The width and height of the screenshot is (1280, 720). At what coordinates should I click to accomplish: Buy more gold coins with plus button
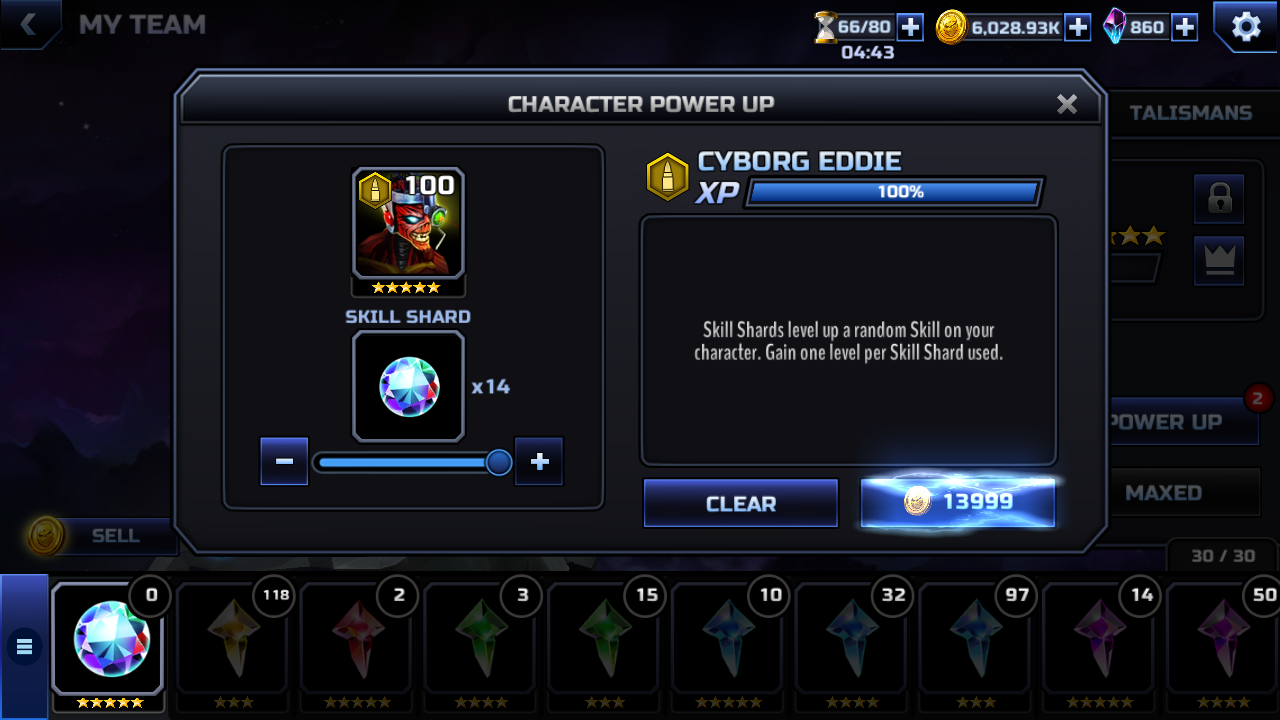coord(1077,27)
